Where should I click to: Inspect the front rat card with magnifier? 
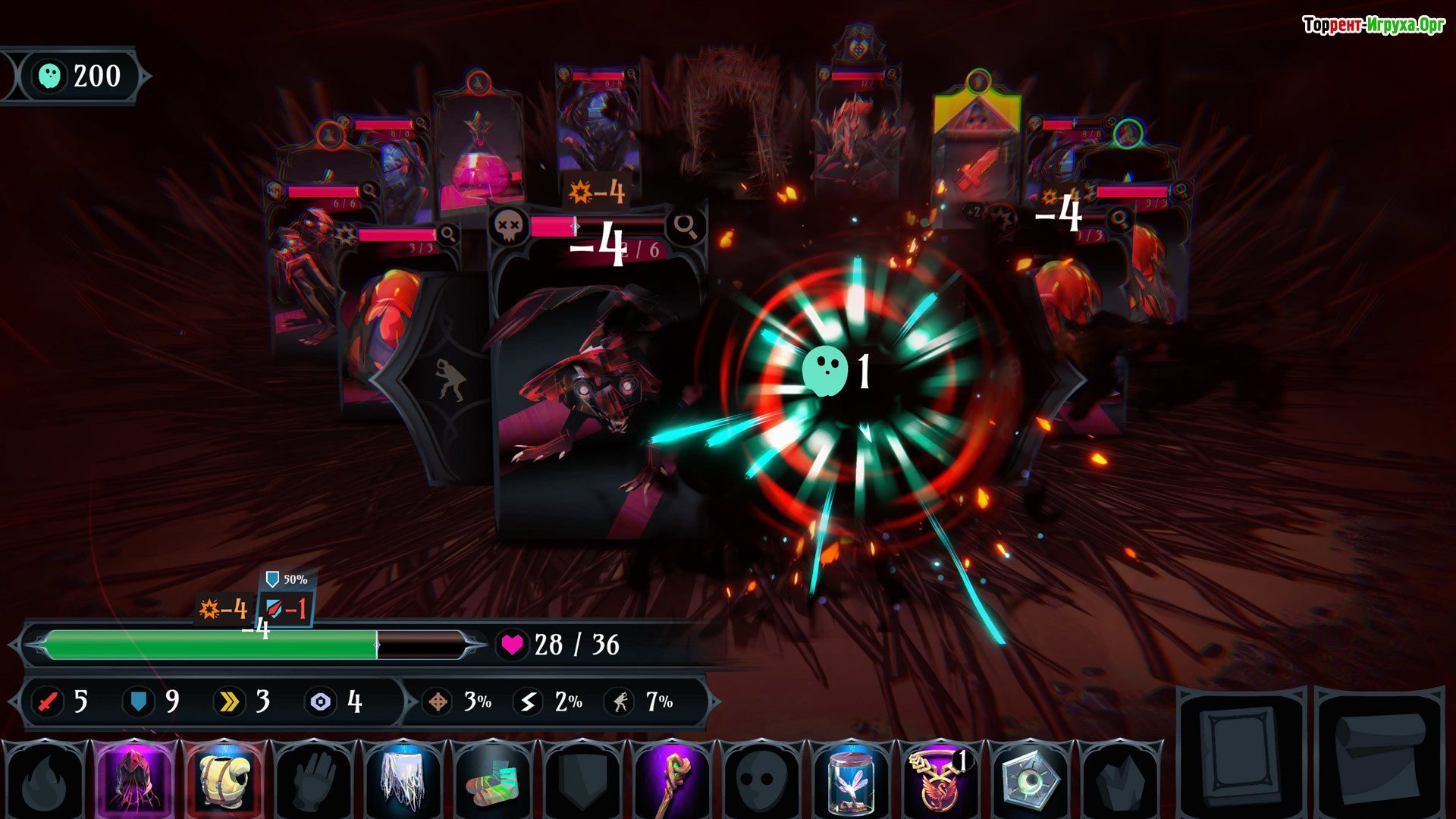[686, 226]
